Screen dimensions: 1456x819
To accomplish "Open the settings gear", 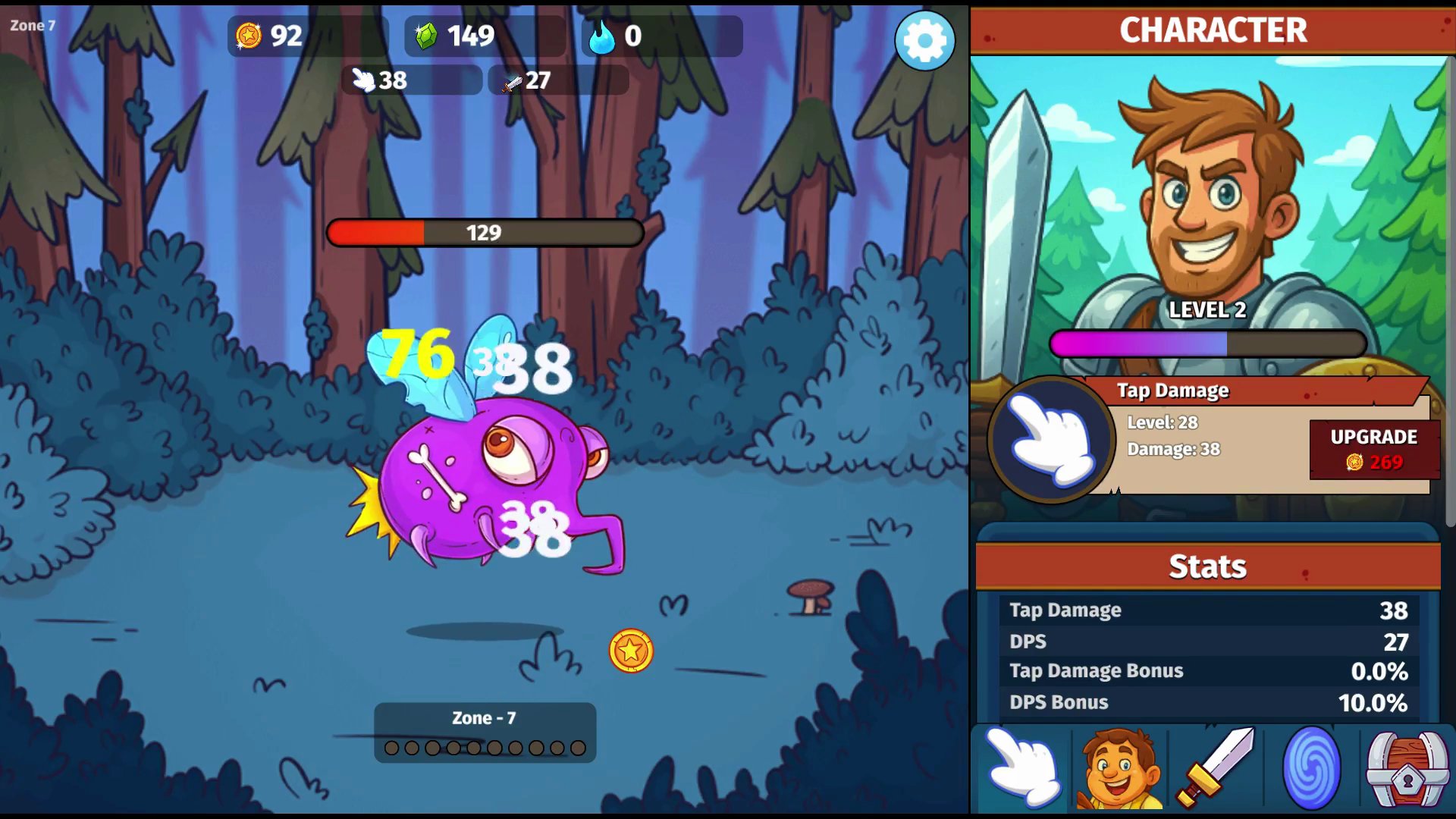I will pos(924,41).
